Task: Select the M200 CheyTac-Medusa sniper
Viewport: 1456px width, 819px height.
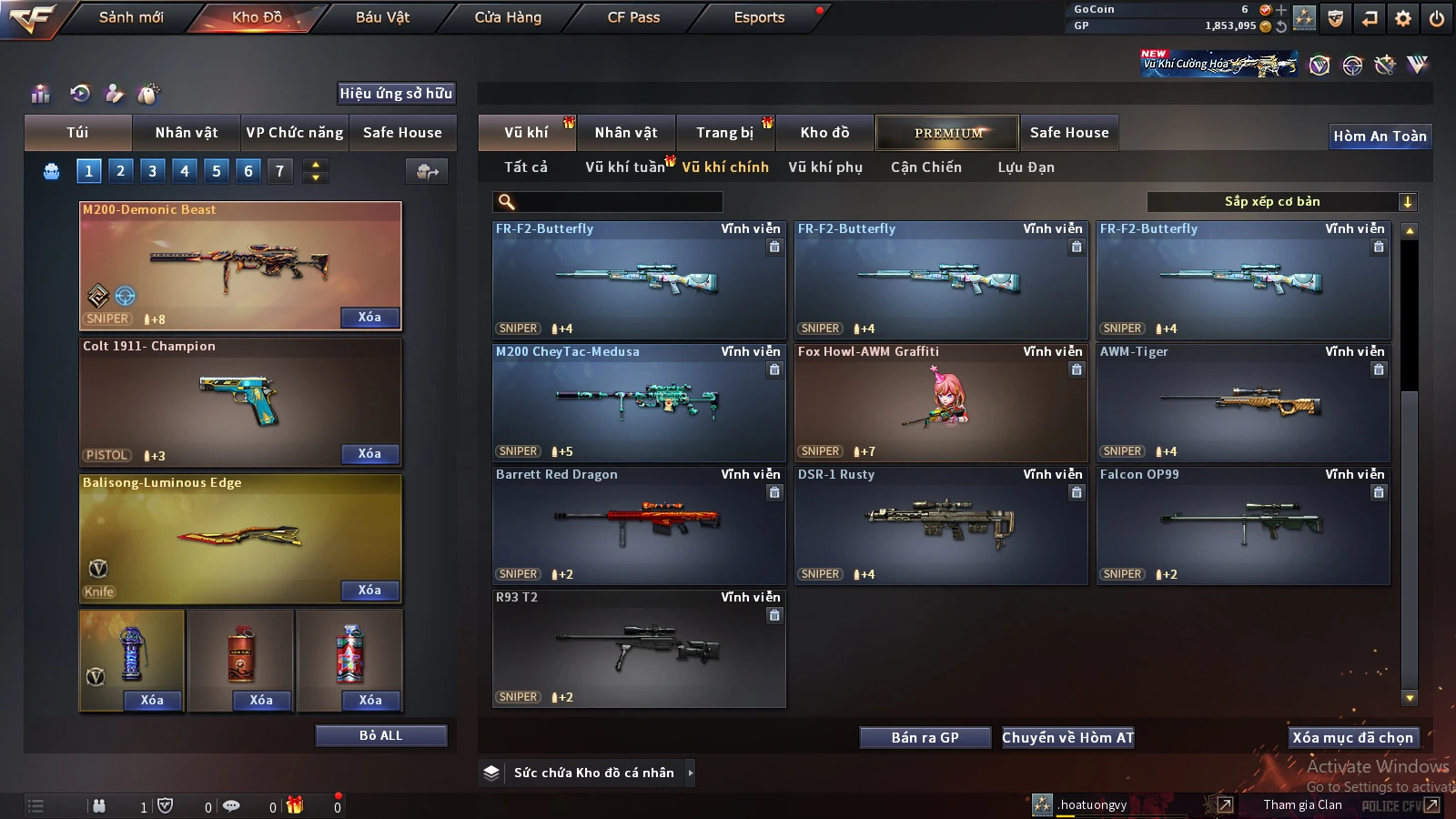Action: (639, 402)
